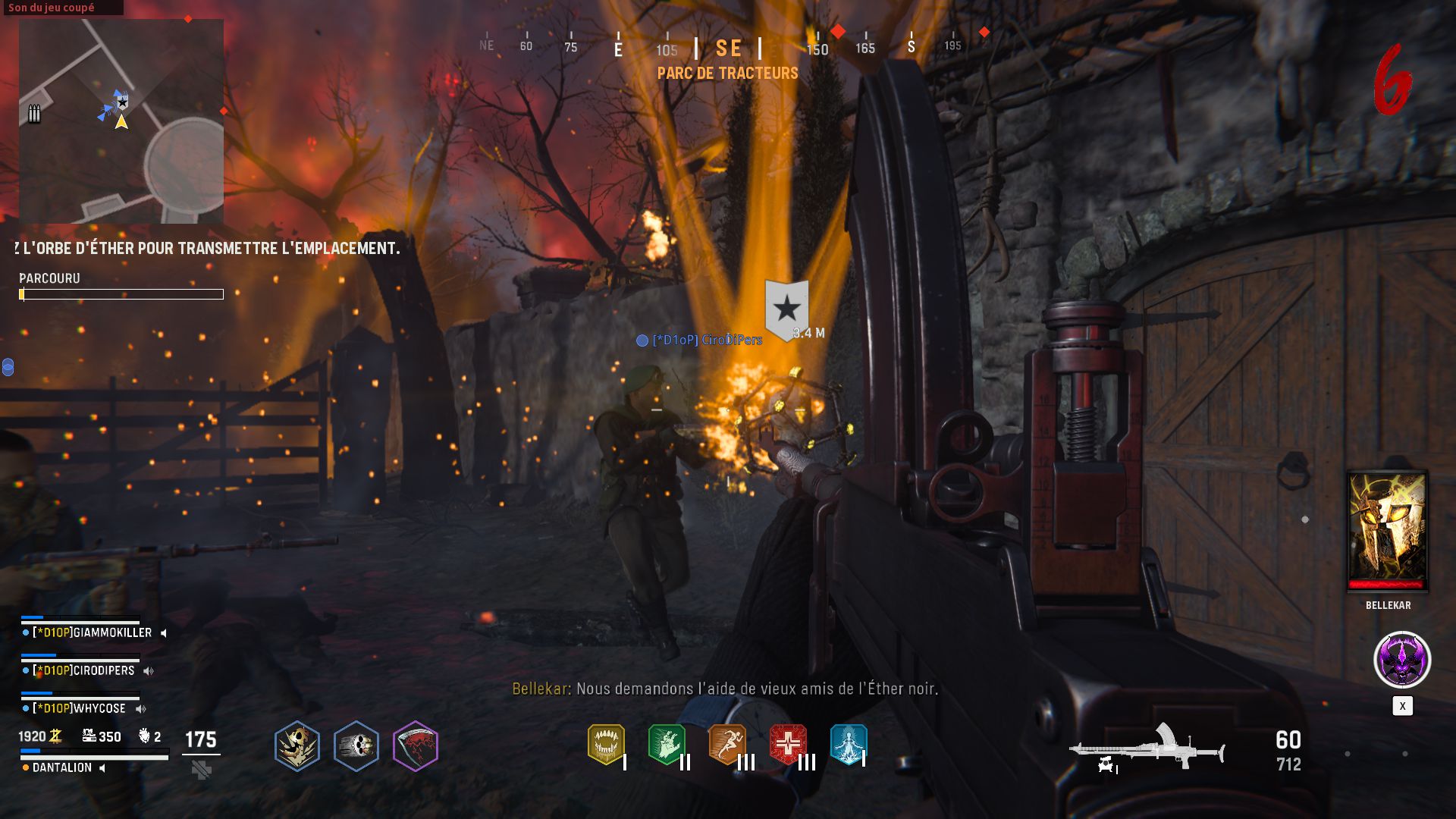Open the Aether orb objective tracker text
This screenshot has width=1456, height=819.
(207, 248)
